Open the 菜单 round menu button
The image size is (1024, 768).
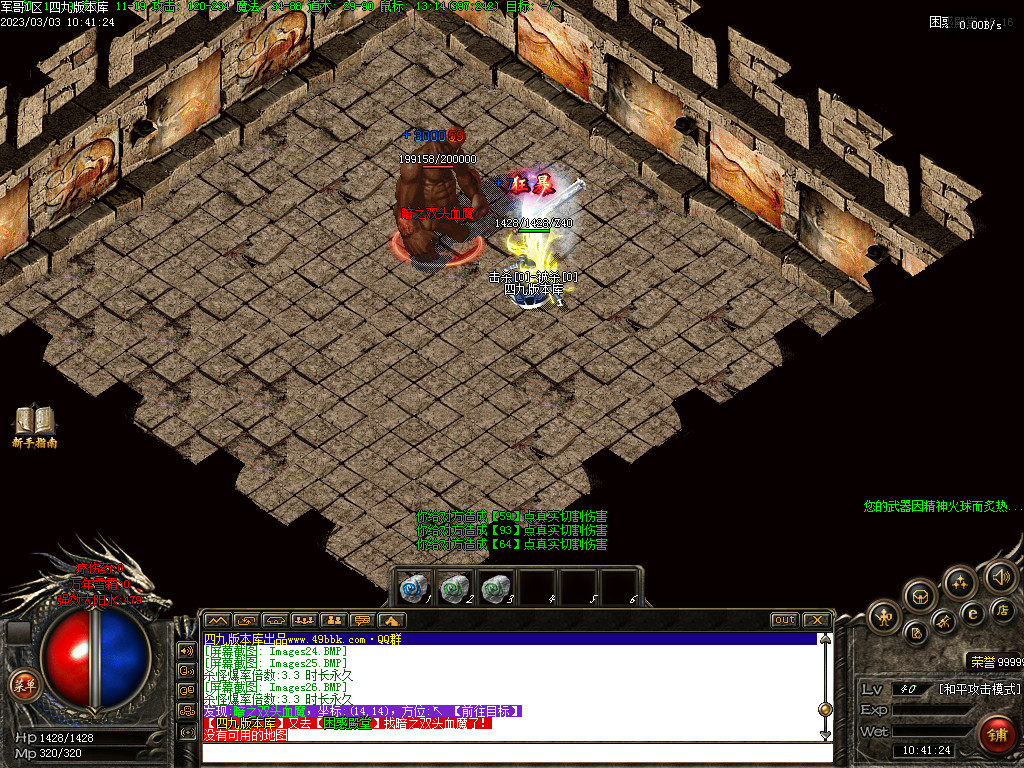tap(23, 685)
